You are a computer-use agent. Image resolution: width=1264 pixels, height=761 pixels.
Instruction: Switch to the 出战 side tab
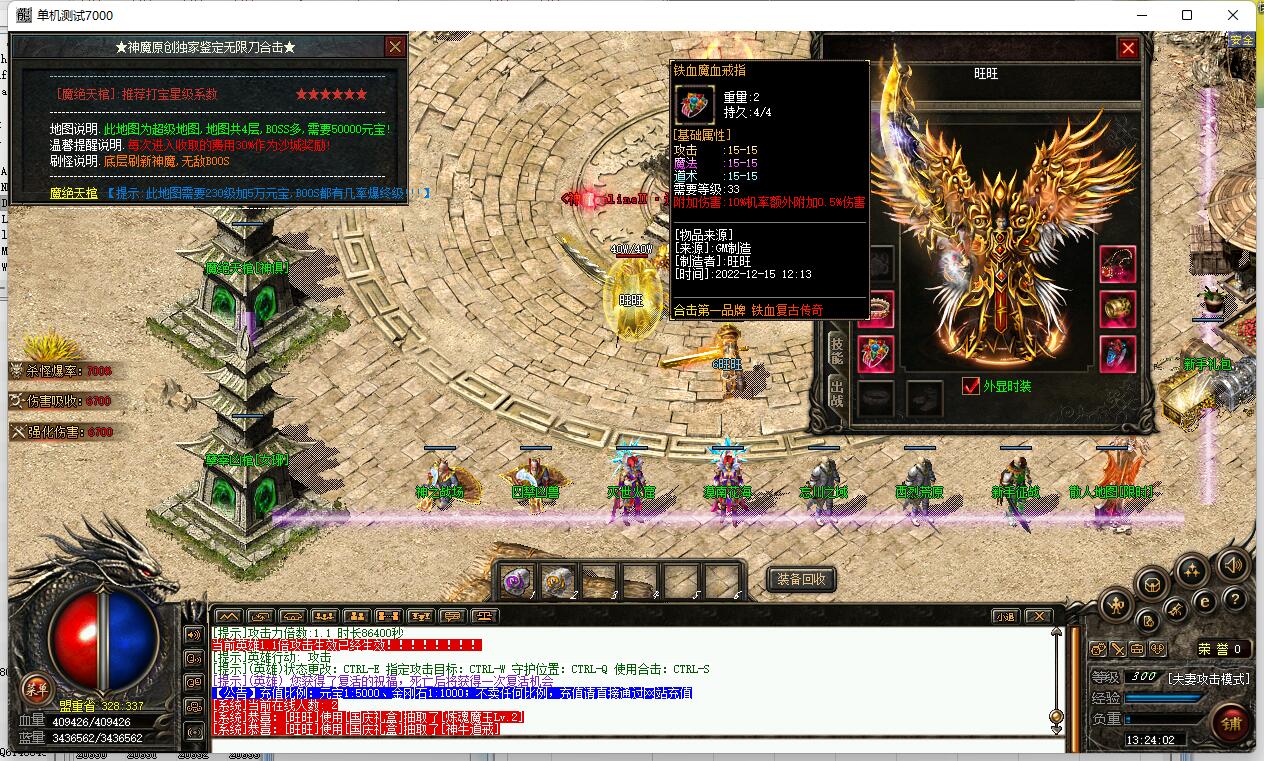[837, 396]
